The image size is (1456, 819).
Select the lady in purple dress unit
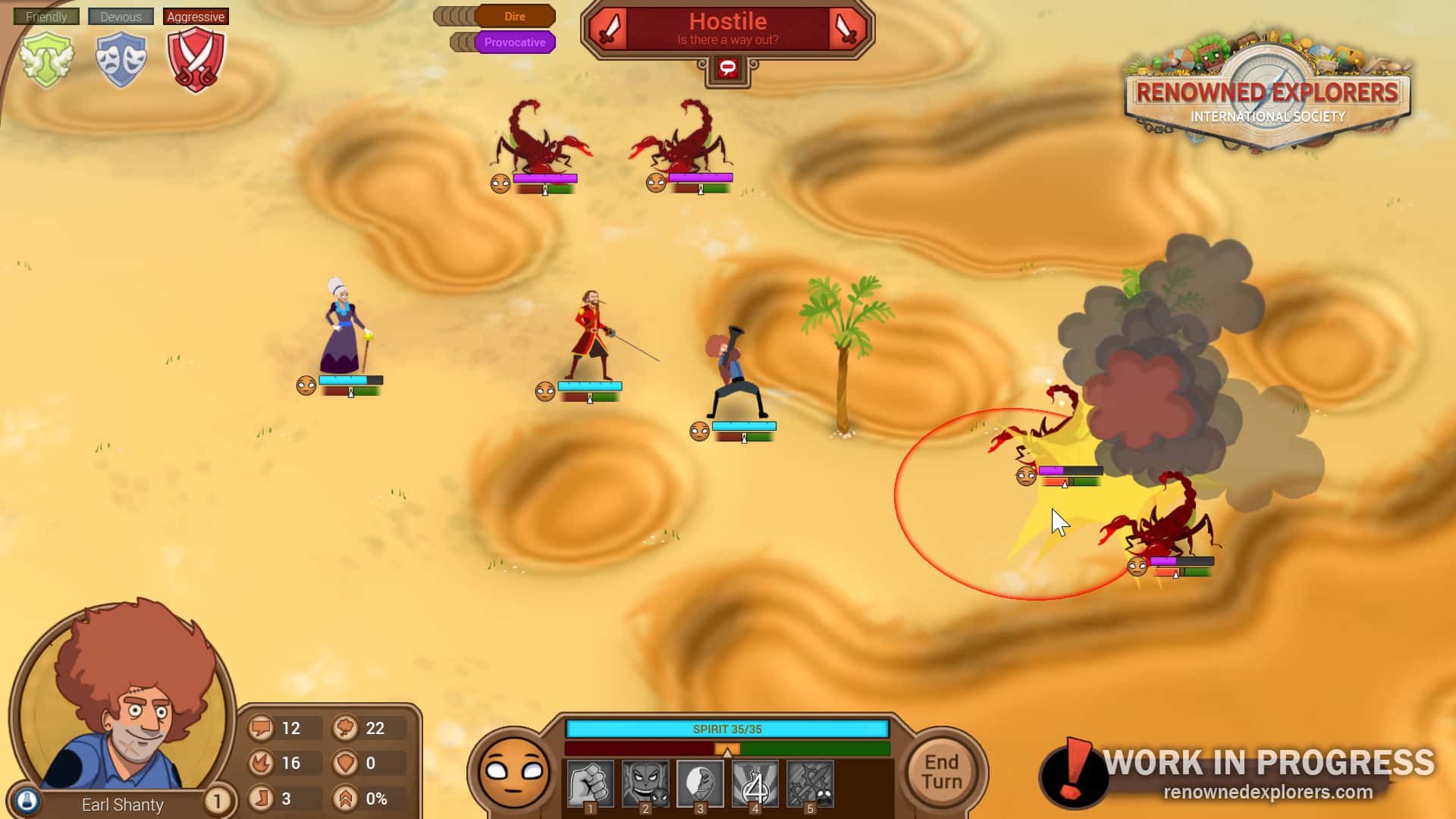coord(345,330)
